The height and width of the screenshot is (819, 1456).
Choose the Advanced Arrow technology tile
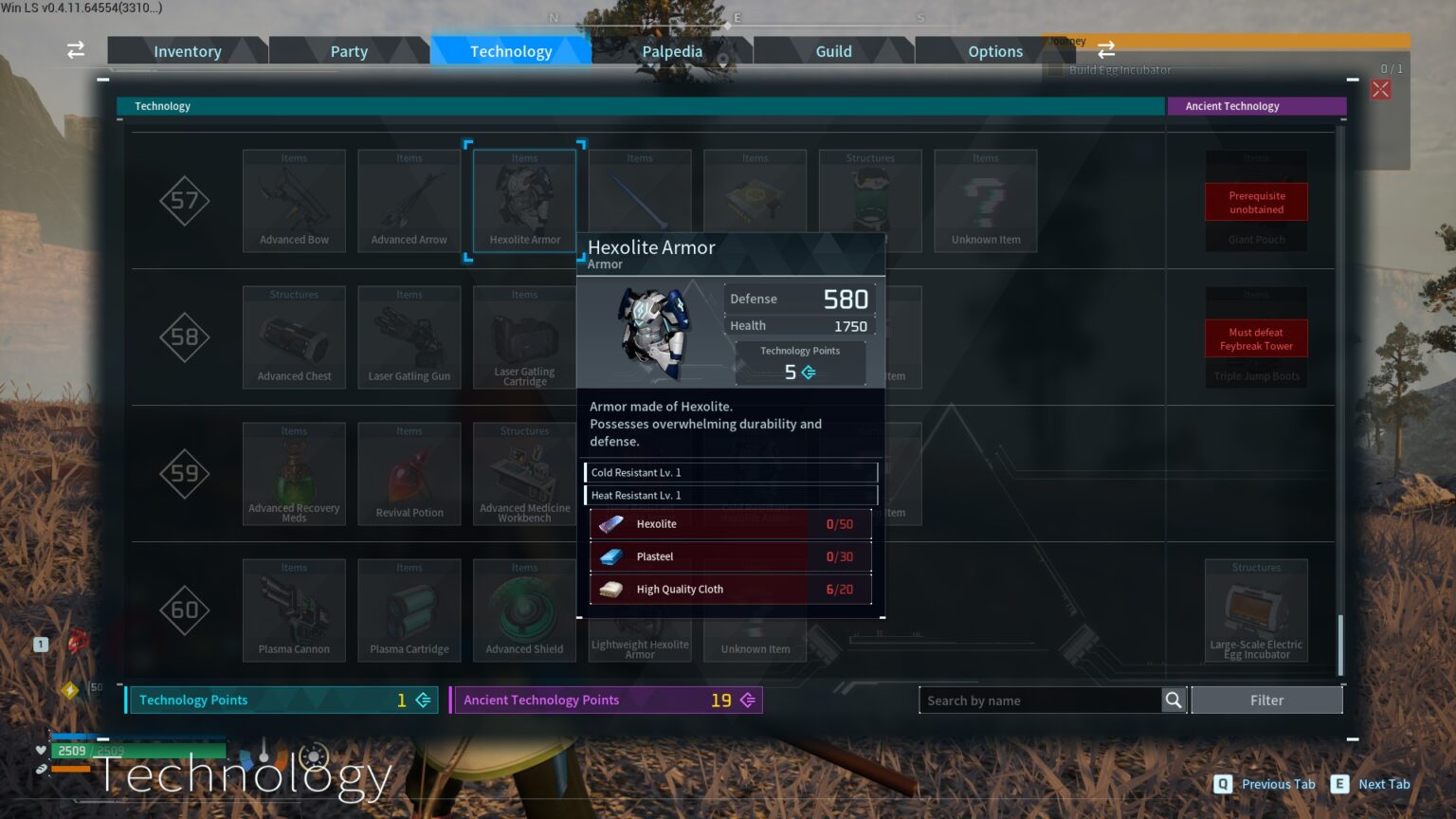tap(409, 201)
